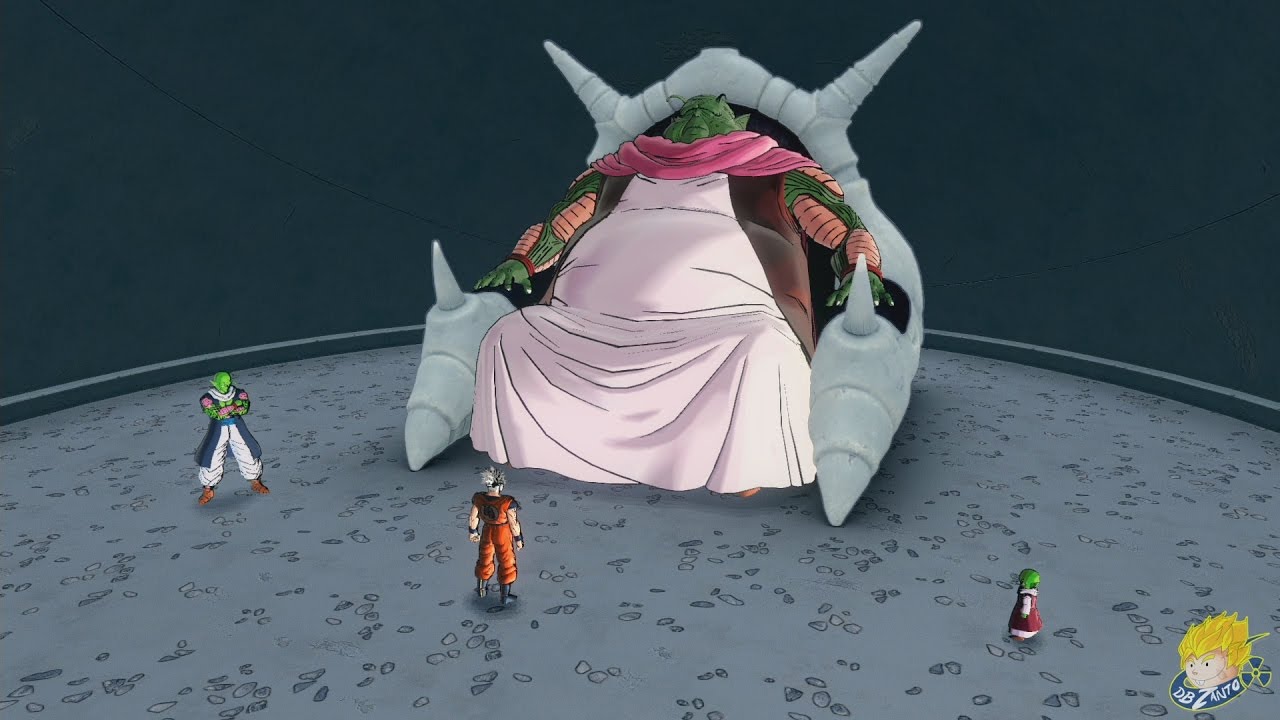Click the DBZanto channel watermark logo
The width and height of the screenshot is (1280, 720).
(x=1220, y=663)
